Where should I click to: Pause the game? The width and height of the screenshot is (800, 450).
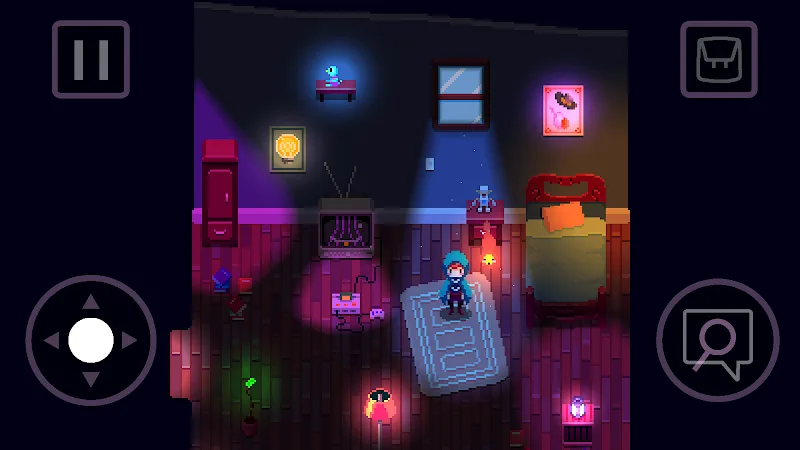point(90,59)
